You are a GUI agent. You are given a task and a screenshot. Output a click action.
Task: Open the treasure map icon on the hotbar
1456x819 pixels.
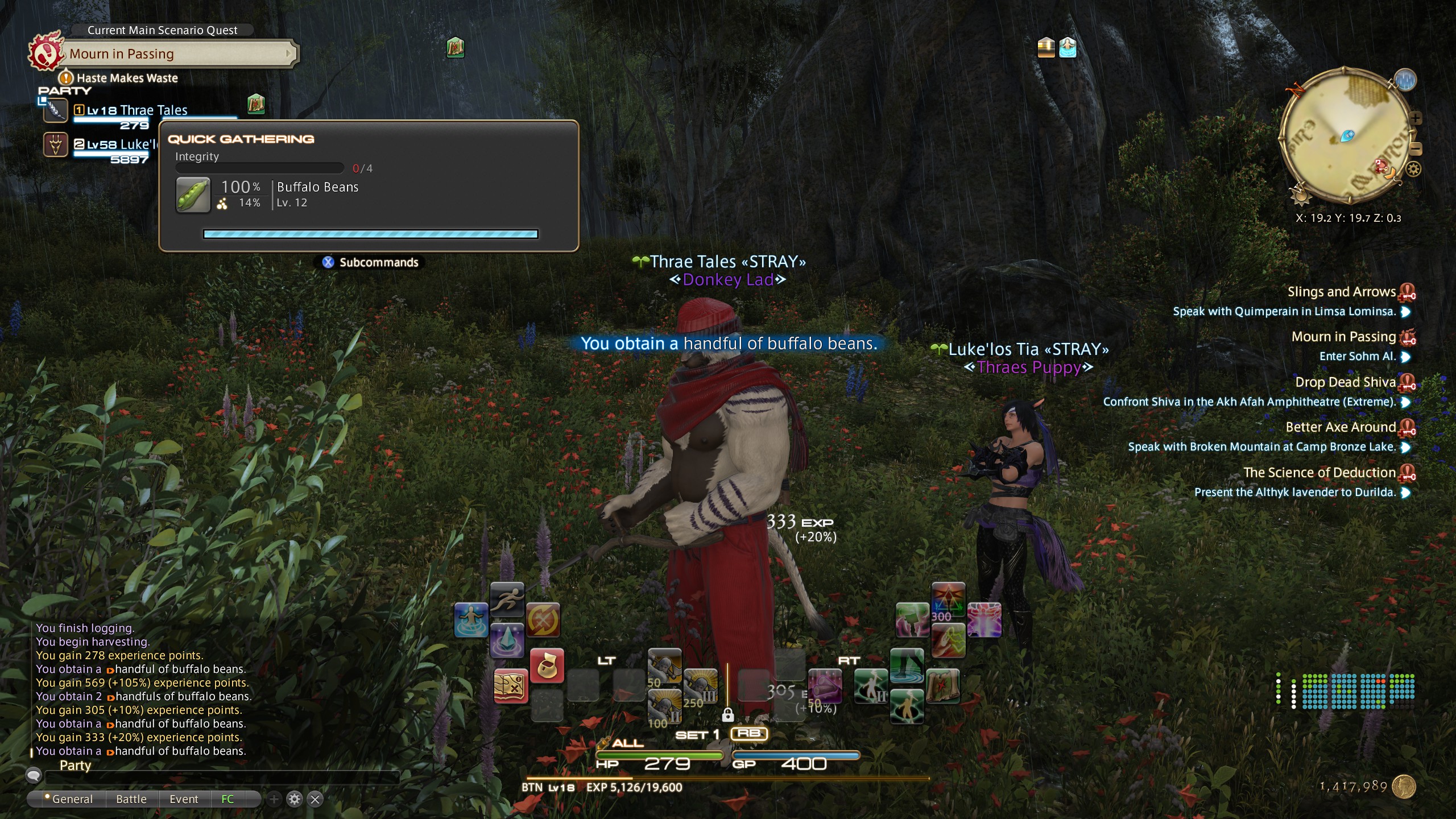click(510, 686)
